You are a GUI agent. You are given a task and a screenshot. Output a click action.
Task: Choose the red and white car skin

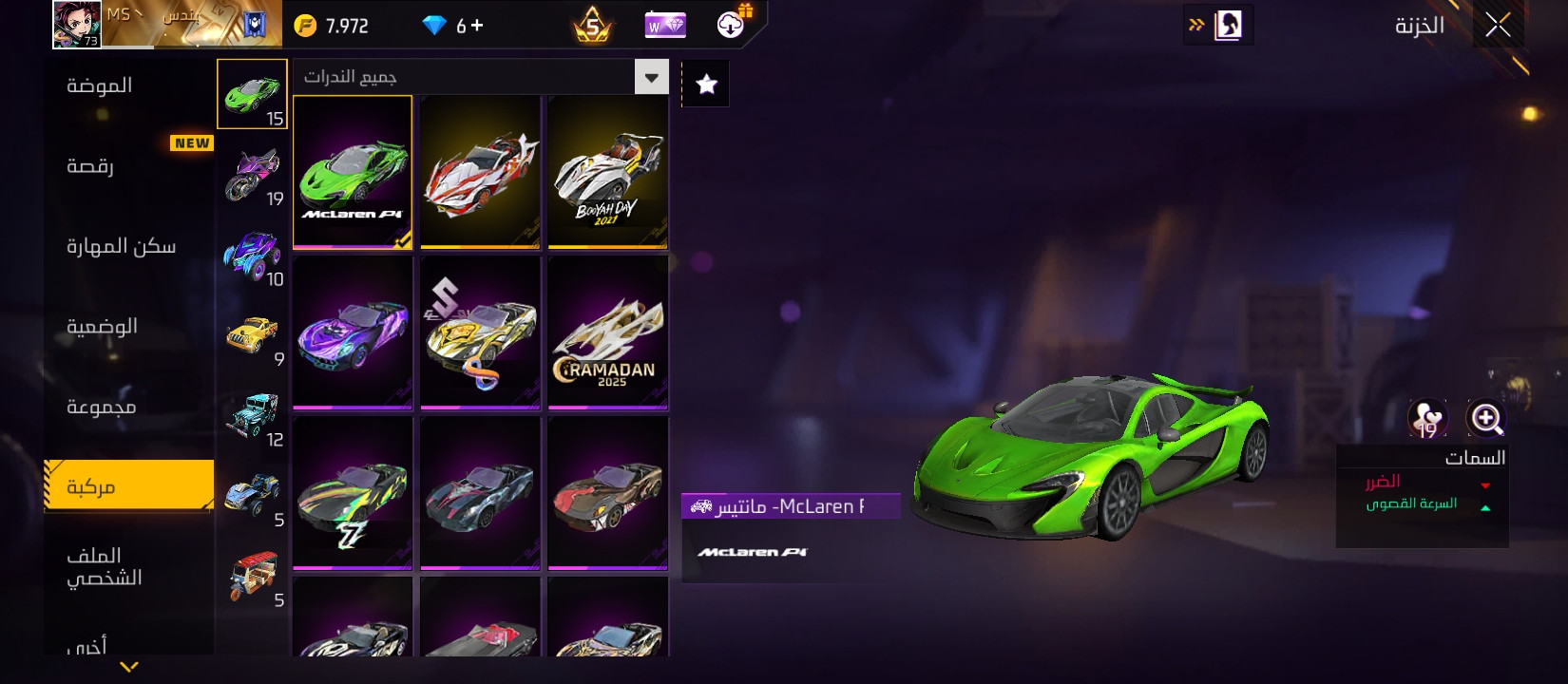pyautogui.click(x=480, y=172)
